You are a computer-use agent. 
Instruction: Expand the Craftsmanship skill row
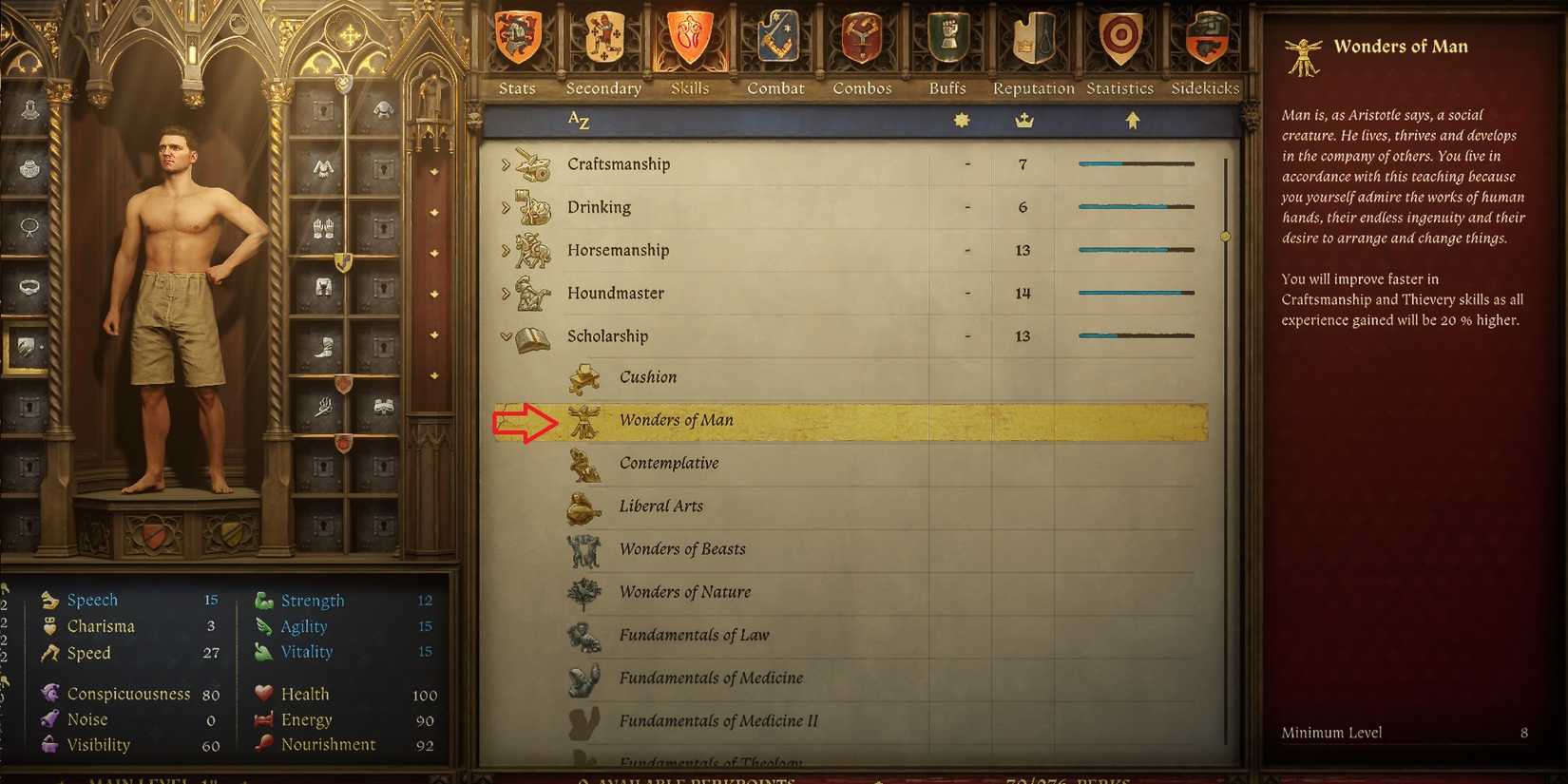pos(505,163)
